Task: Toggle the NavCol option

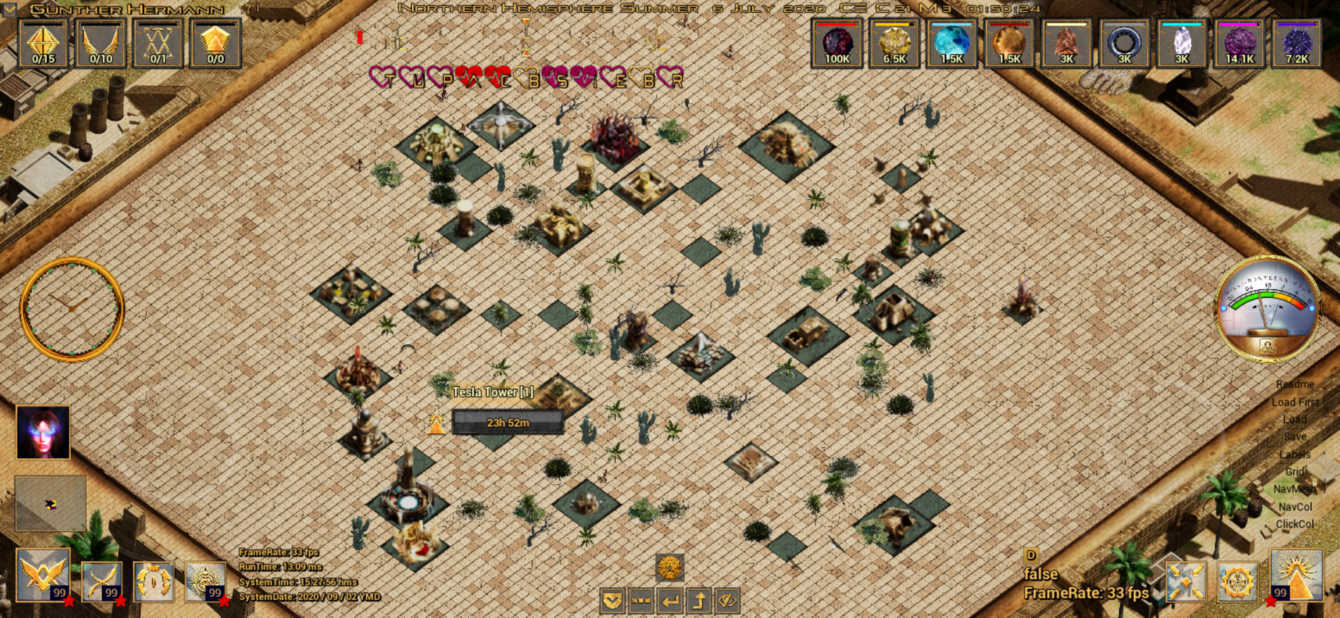Action: pyautogui.click(x=1295, y=506)
